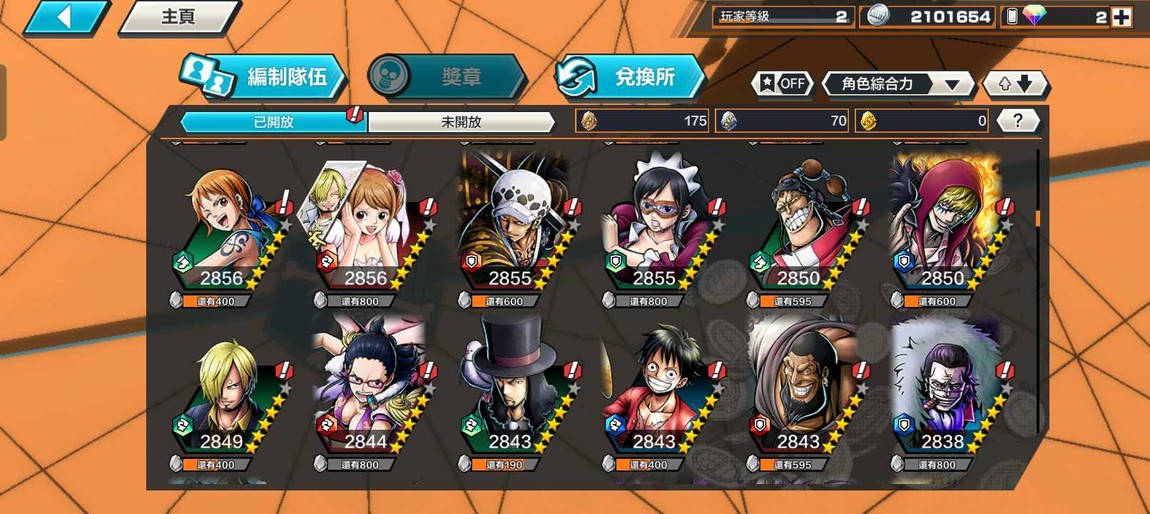Screen dimensions: 1150x514
Task: Toggle the star favorite filter OFF button
Action: (782, 84)
